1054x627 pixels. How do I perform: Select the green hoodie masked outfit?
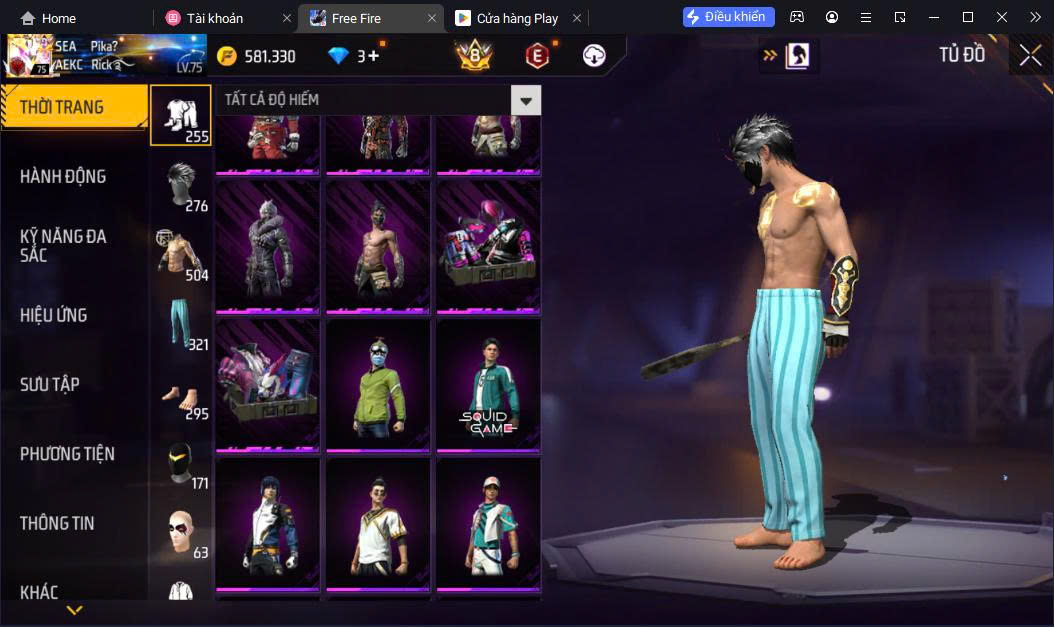[x=378, y=385]
